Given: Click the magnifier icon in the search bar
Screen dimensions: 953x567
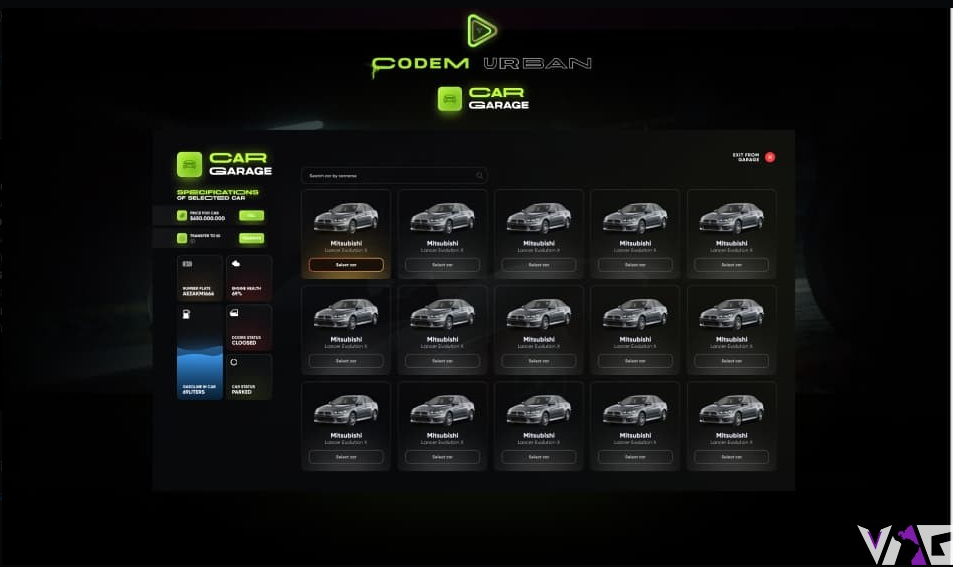Looking at the screenshot, I should [480, 175].
